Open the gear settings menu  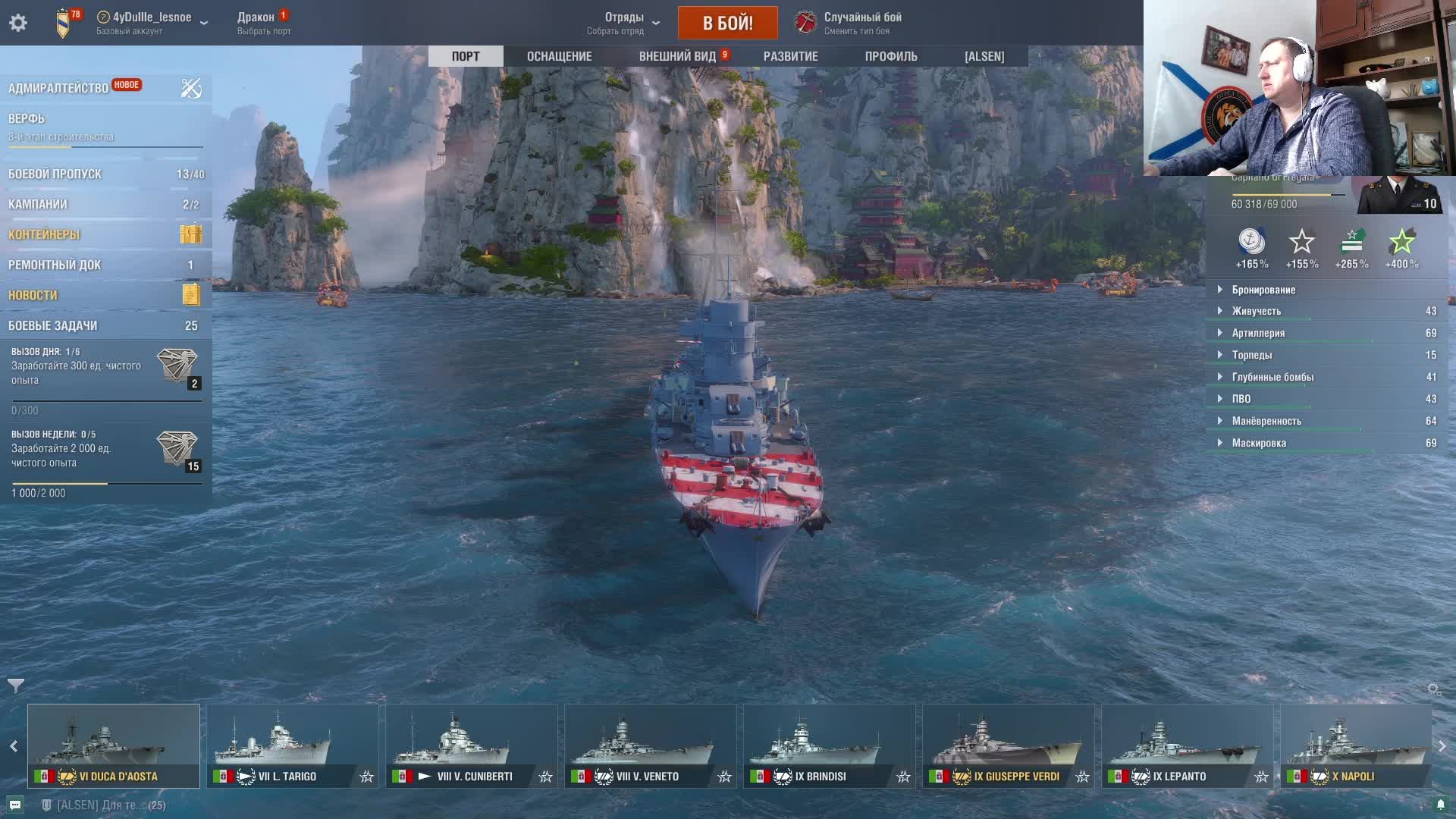click(x=18, y=23)
